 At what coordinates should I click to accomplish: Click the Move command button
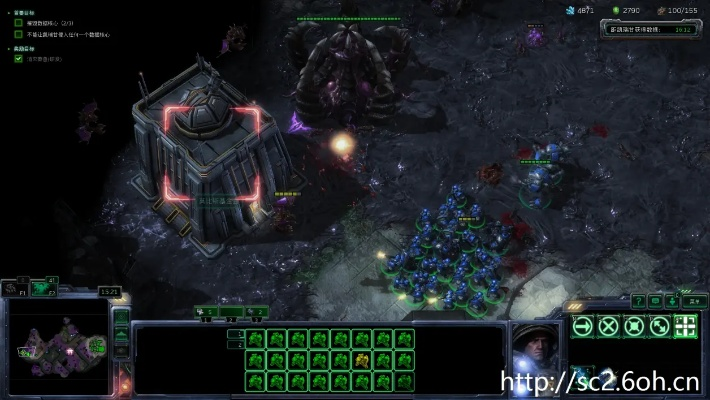[x=583, y=326]
